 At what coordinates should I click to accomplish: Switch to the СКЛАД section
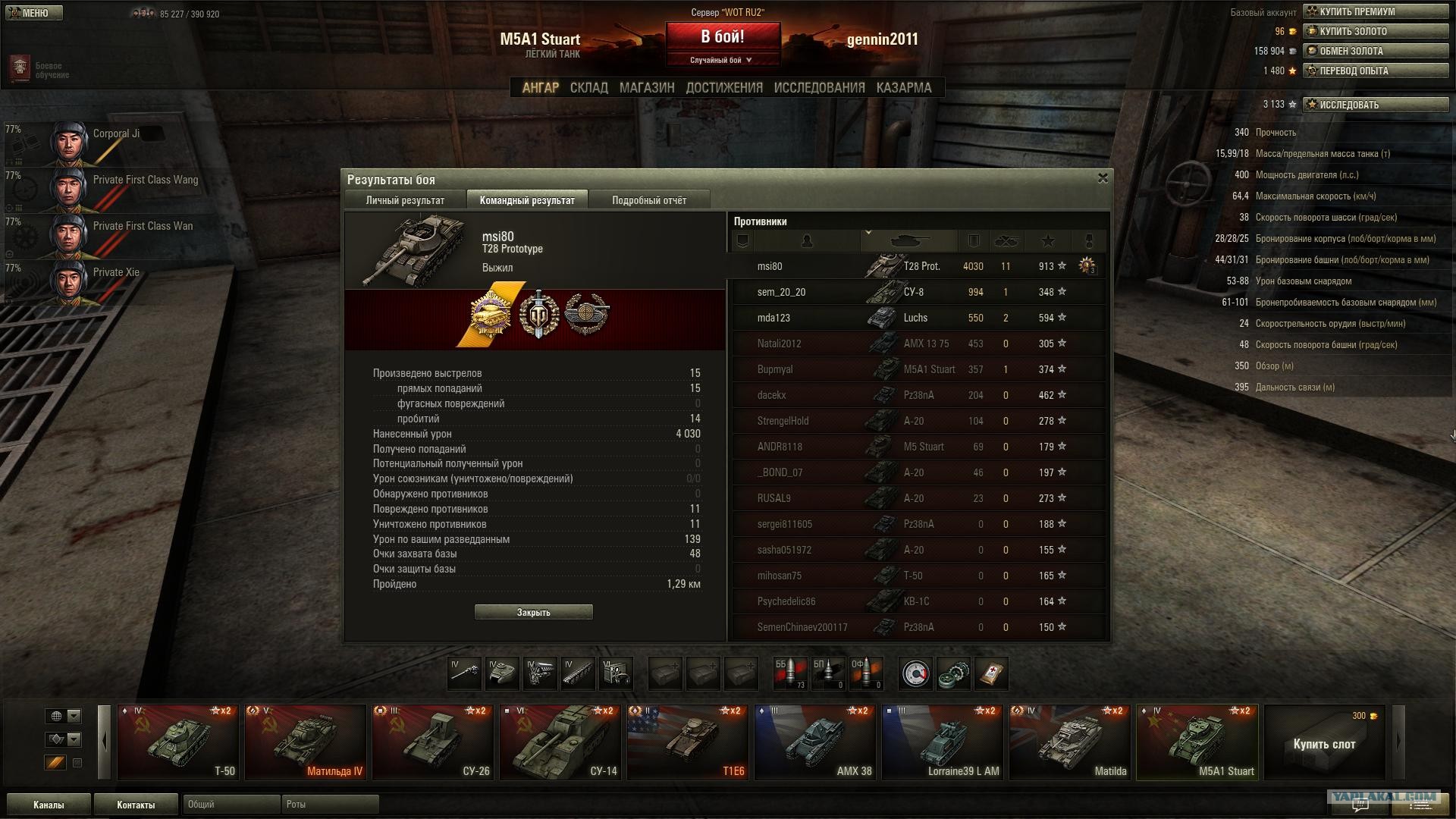pos(588,88)
